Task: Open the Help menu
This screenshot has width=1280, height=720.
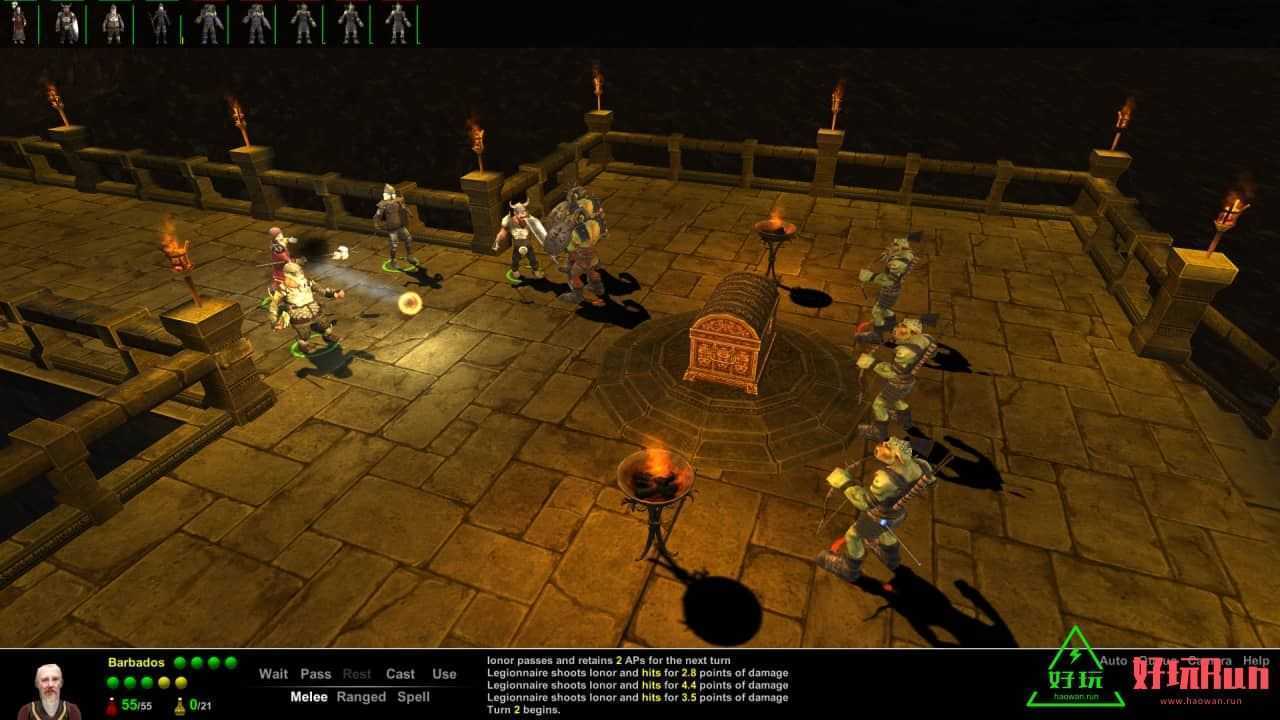Action: (1256, 661)
